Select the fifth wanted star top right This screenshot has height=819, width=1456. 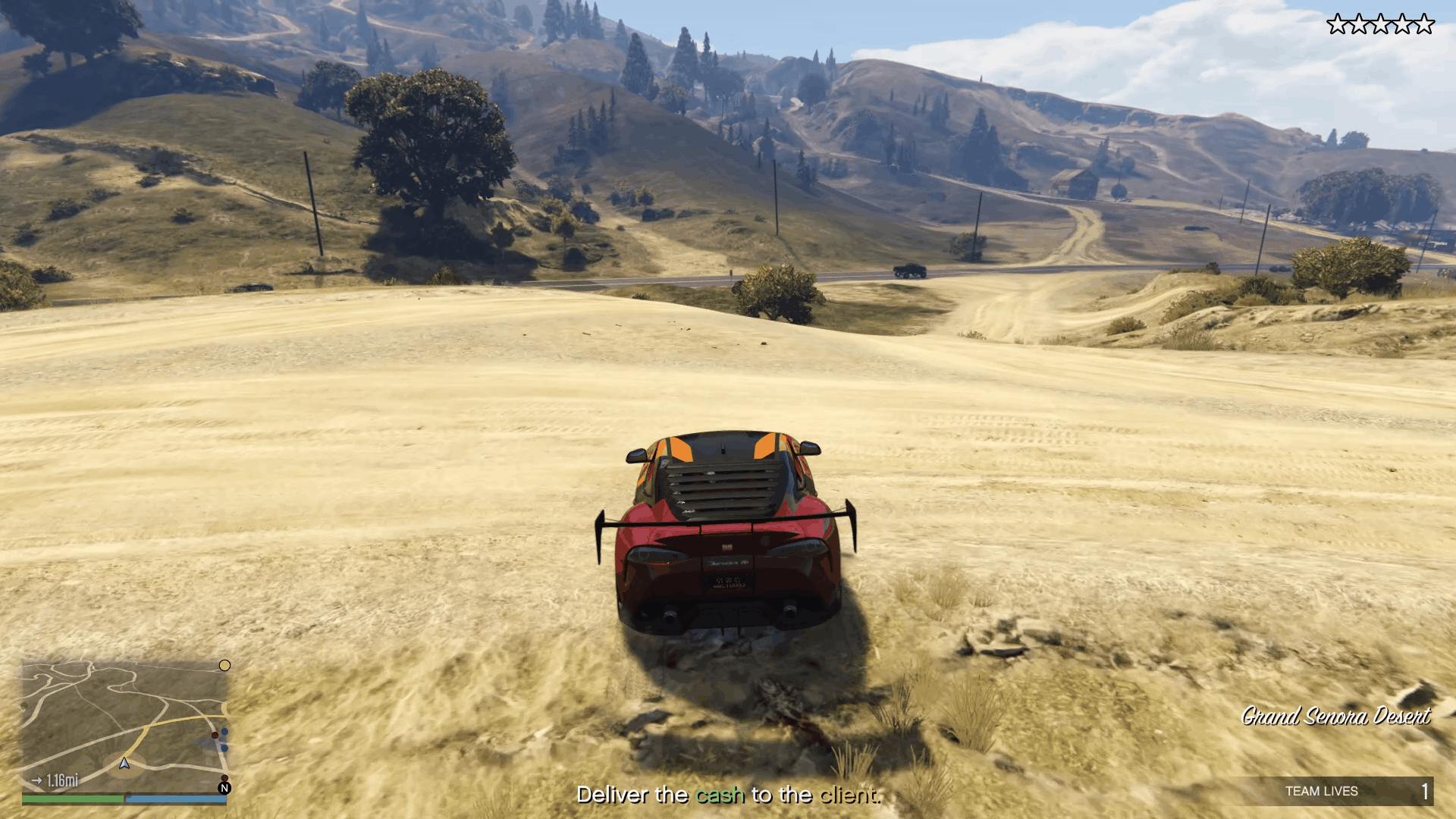coord(1426,24)
